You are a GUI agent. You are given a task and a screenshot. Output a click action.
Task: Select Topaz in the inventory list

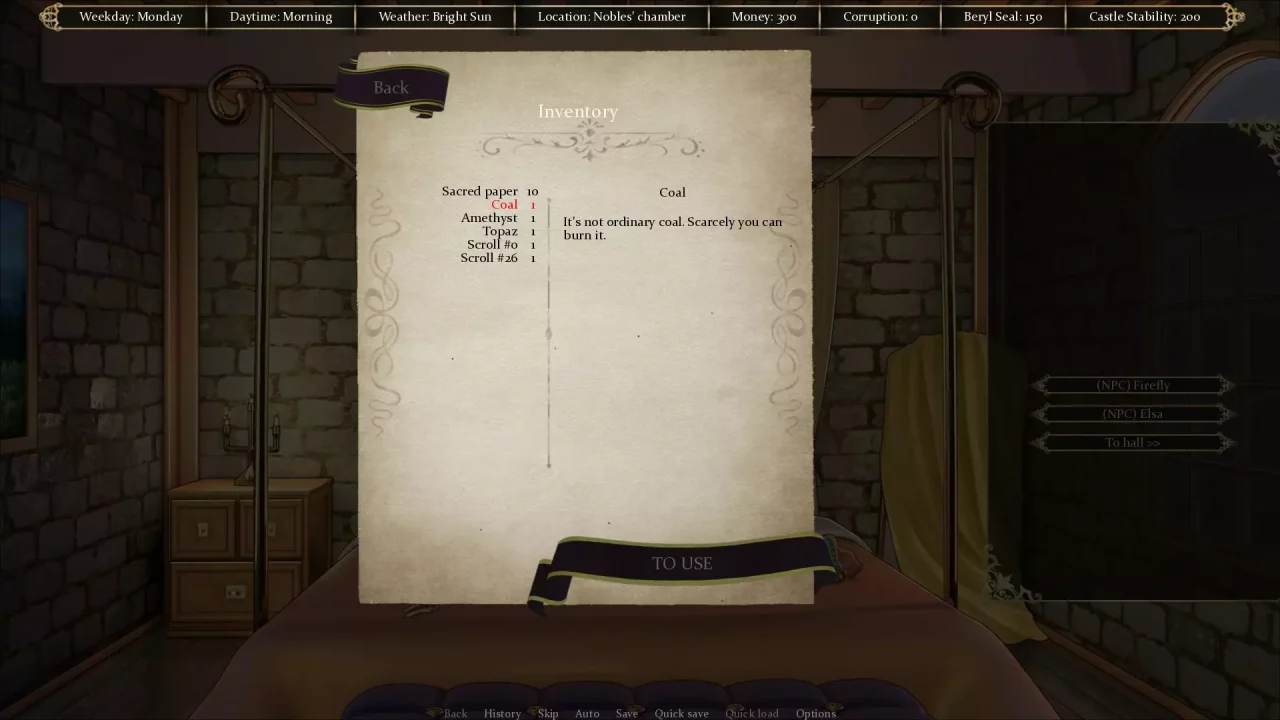500,231
